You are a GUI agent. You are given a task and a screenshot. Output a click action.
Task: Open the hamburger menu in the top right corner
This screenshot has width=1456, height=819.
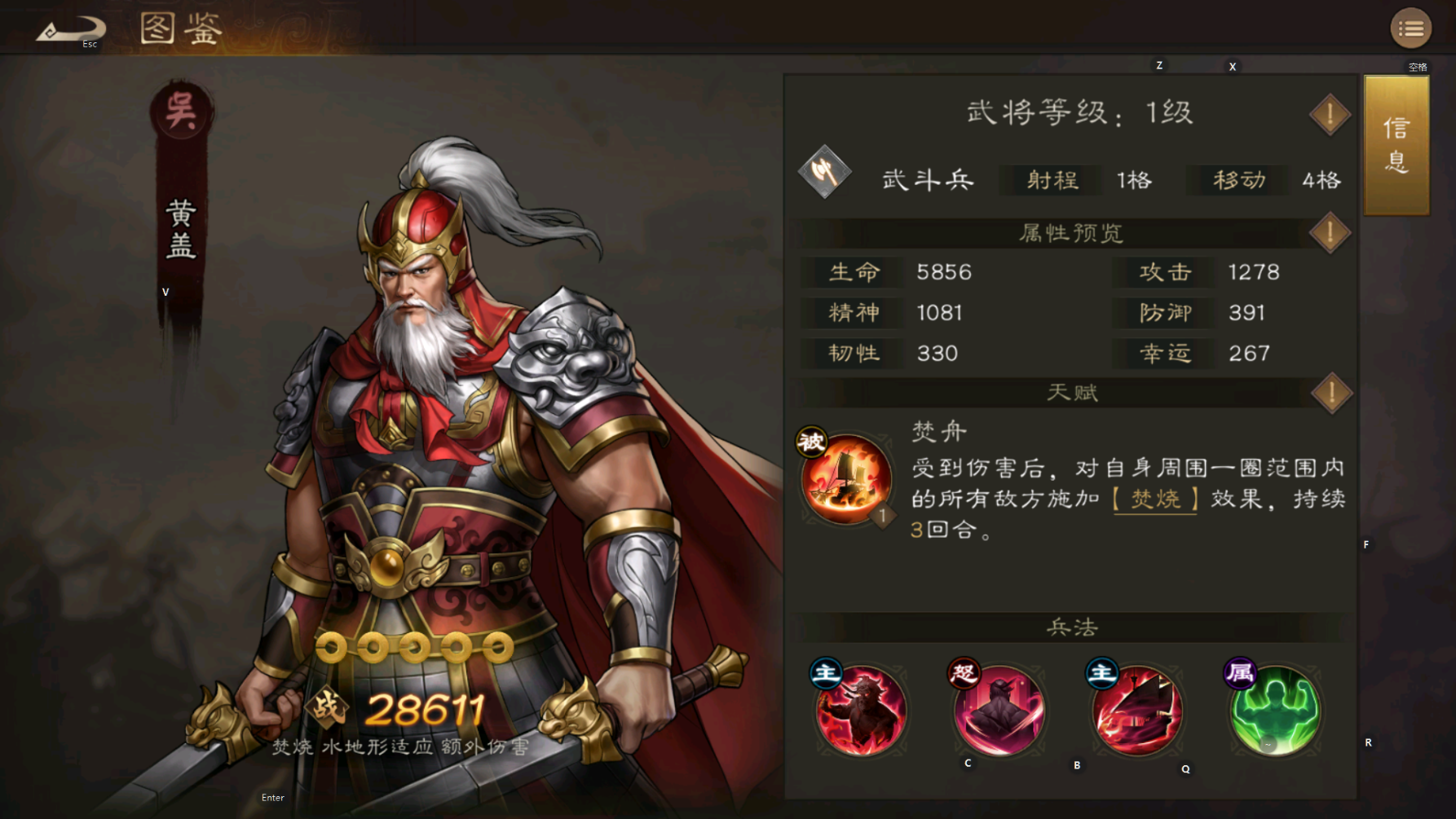(x=1410, y=28)
